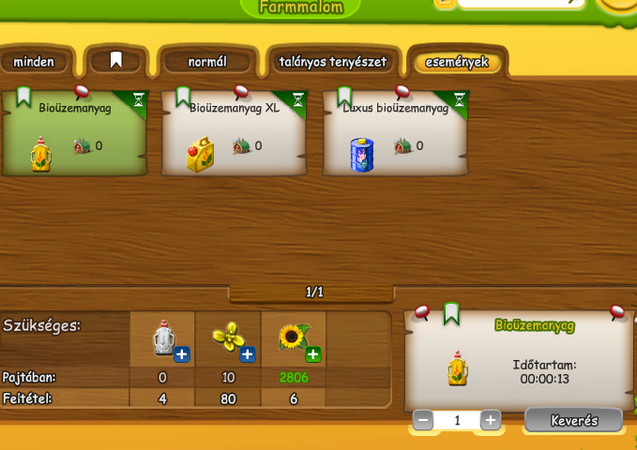Select the Bioüzemanyag XL recipe card

point(235,135)
